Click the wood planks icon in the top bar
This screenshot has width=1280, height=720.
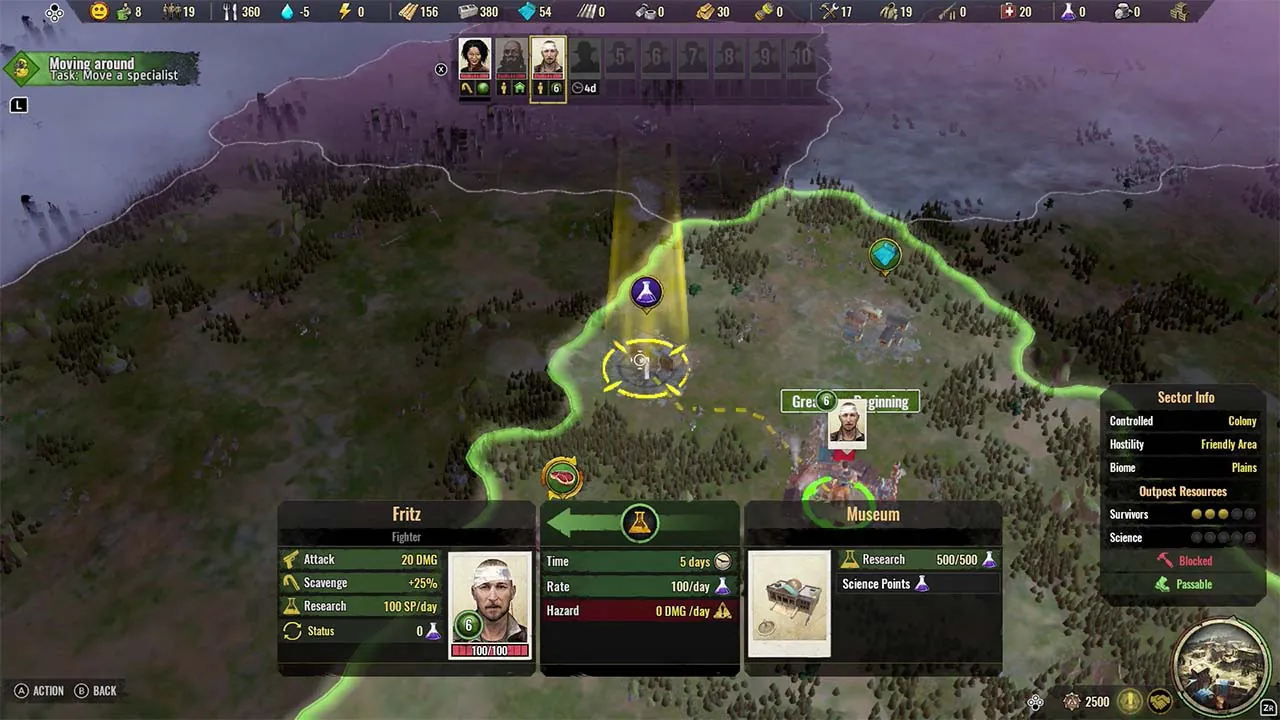click(x=409, y=12)
